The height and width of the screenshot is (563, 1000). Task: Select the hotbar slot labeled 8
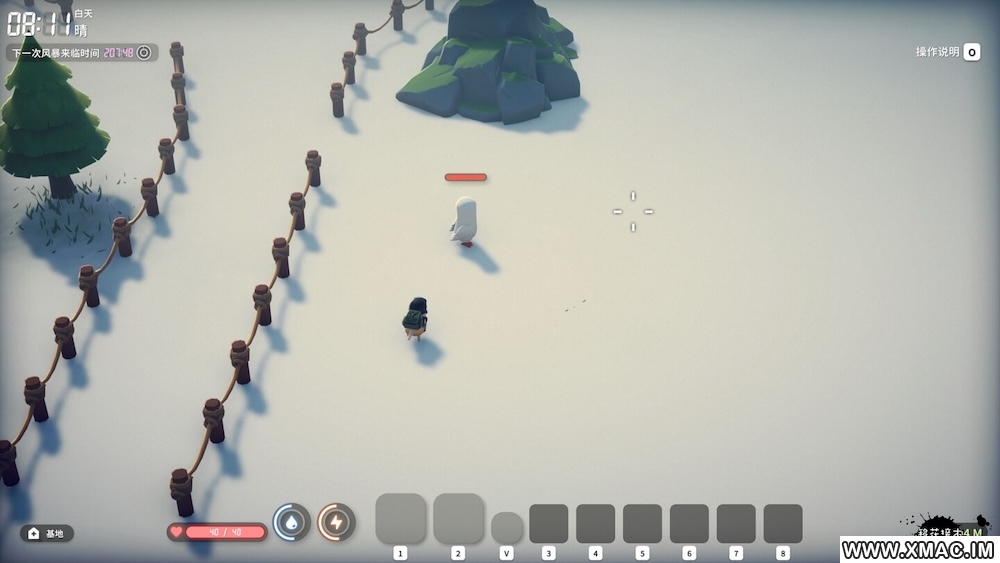[782, 523]
